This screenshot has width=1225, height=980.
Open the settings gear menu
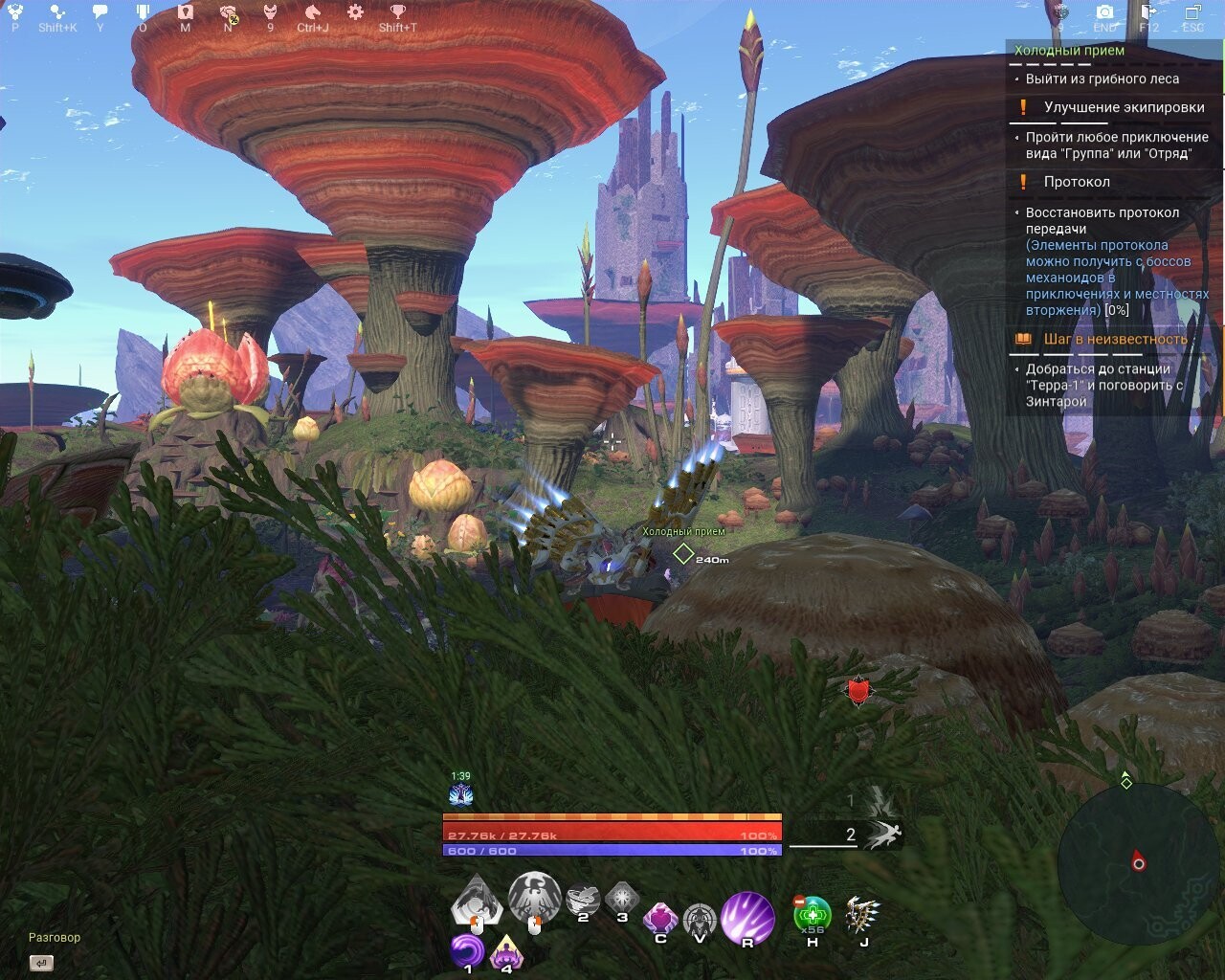coord(355,12)
